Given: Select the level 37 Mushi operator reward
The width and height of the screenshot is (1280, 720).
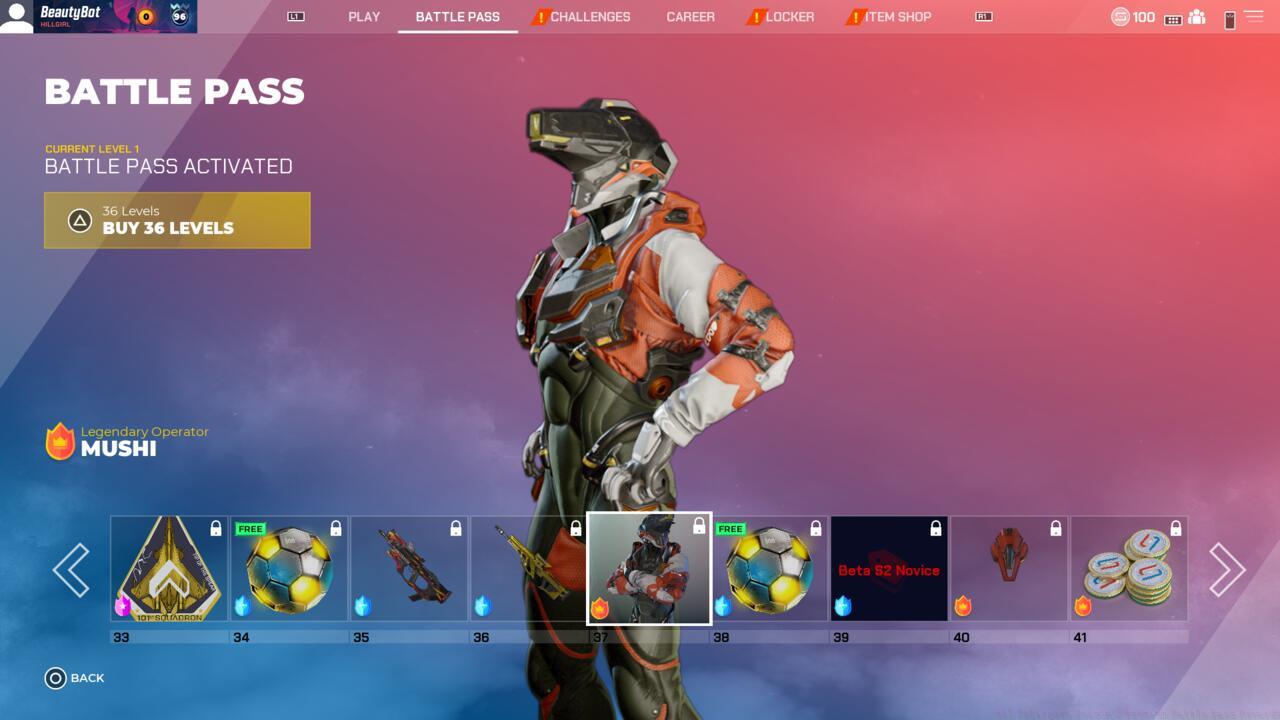Looking at the screenshot, I should tap(649, 569).
